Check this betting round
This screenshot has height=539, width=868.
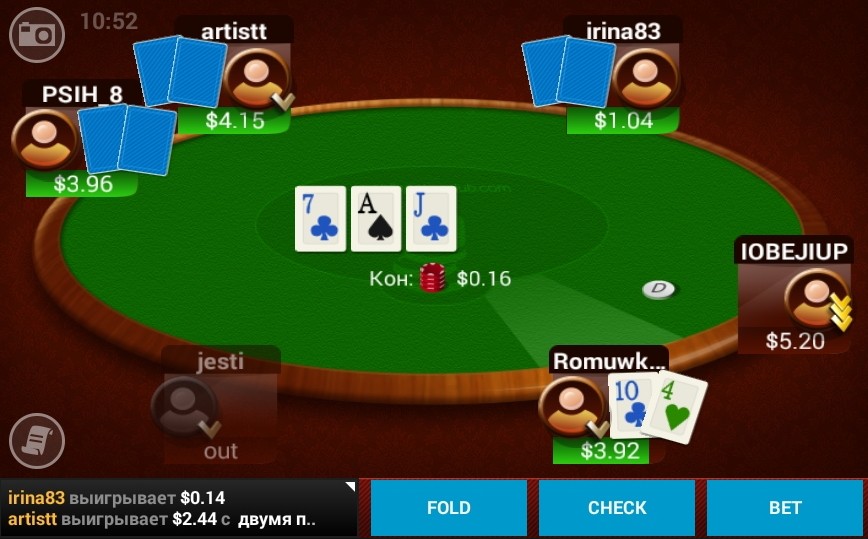617,508
